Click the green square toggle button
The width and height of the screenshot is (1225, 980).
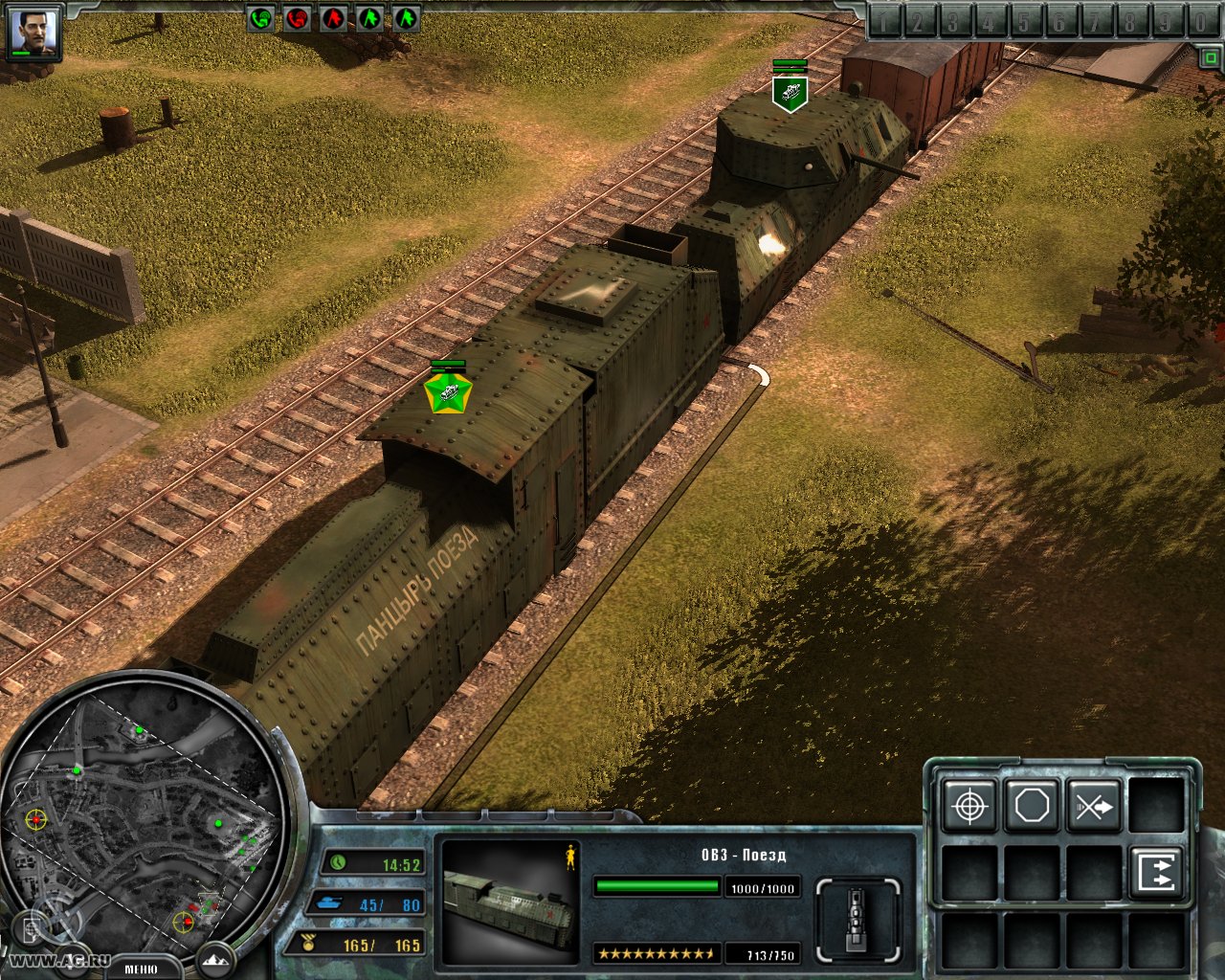pos(1210,58)
